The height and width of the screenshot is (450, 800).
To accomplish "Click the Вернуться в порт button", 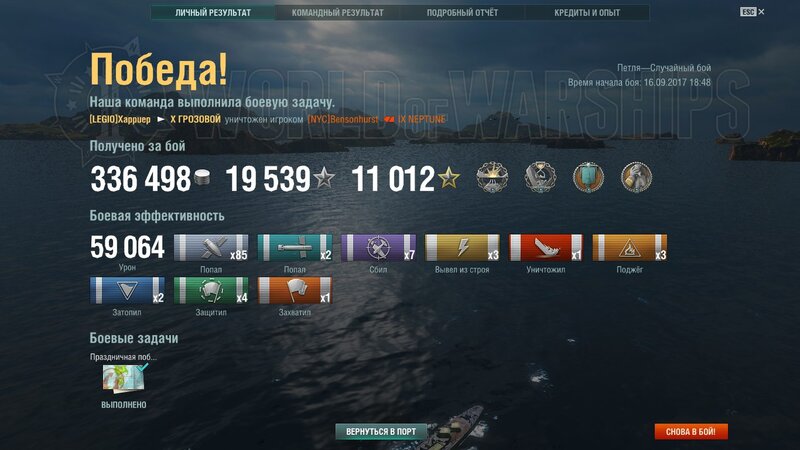I will (381, 432).
